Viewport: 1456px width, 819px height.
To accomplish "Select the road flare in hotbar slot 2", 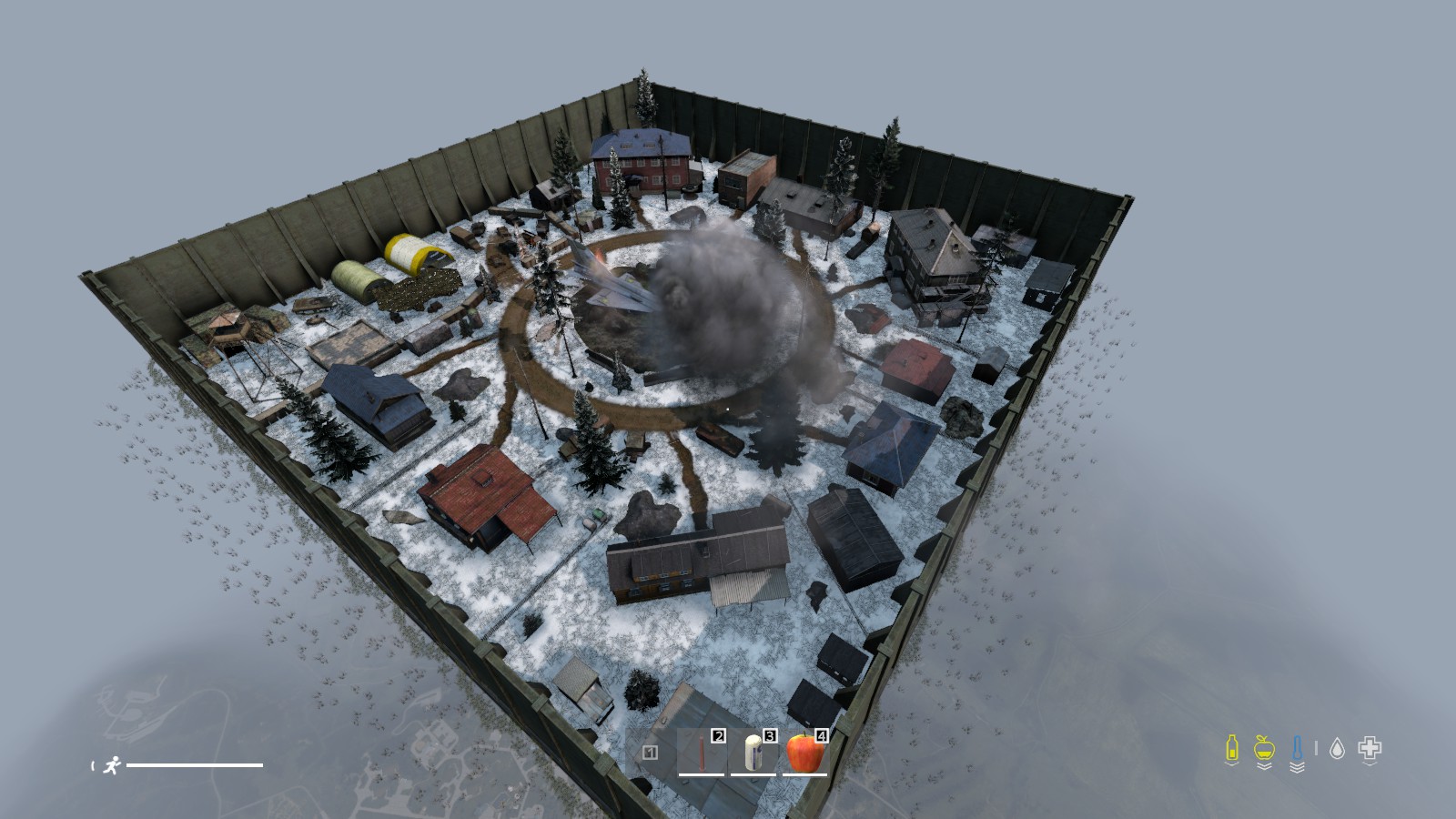I will pyautogui.click(x=701, y=752).
